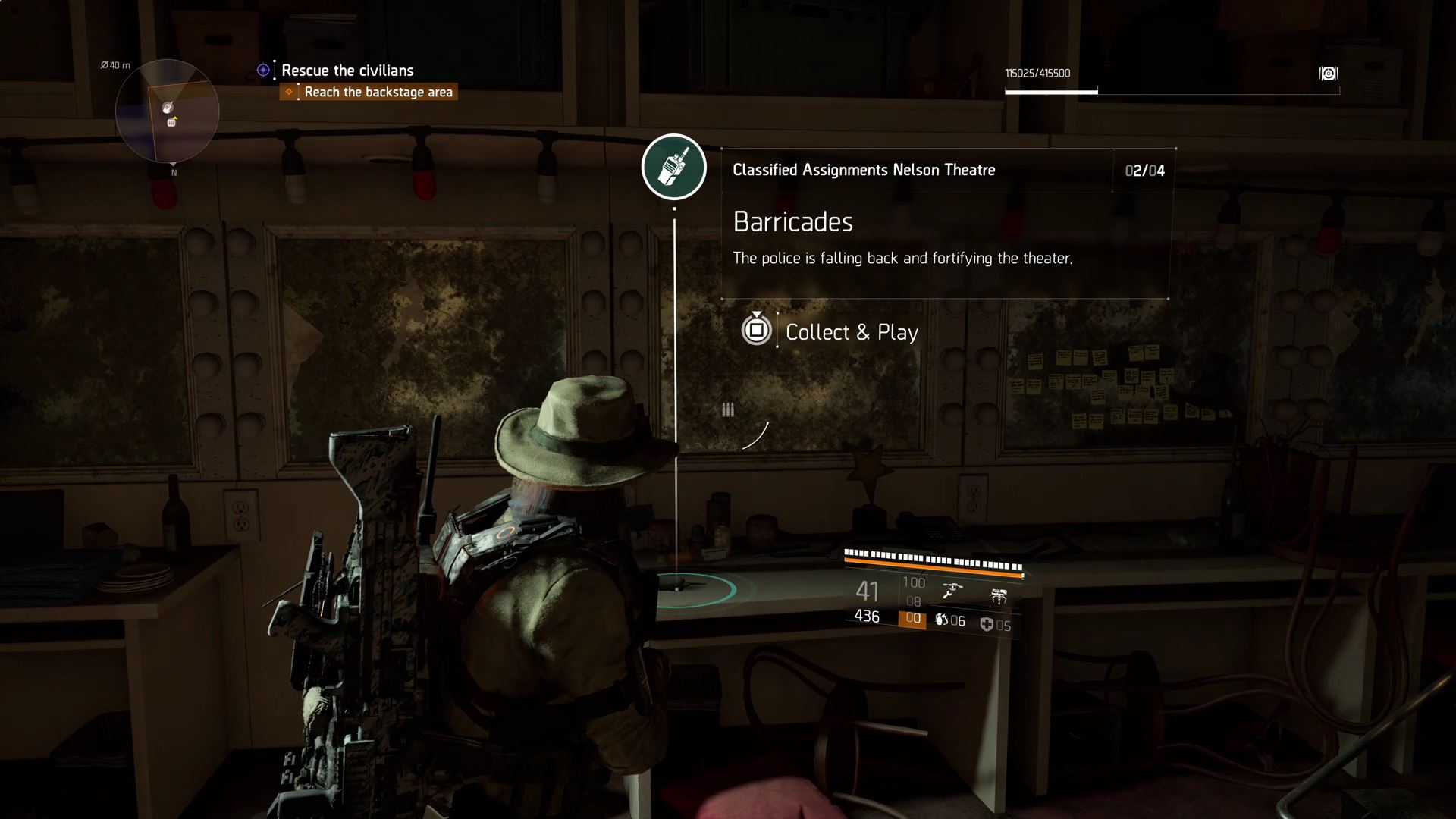Image resolution: width=1456 pixels, height=819 pixels.
Task: Deploy the turret skill
Action: (x=999, y=596)
